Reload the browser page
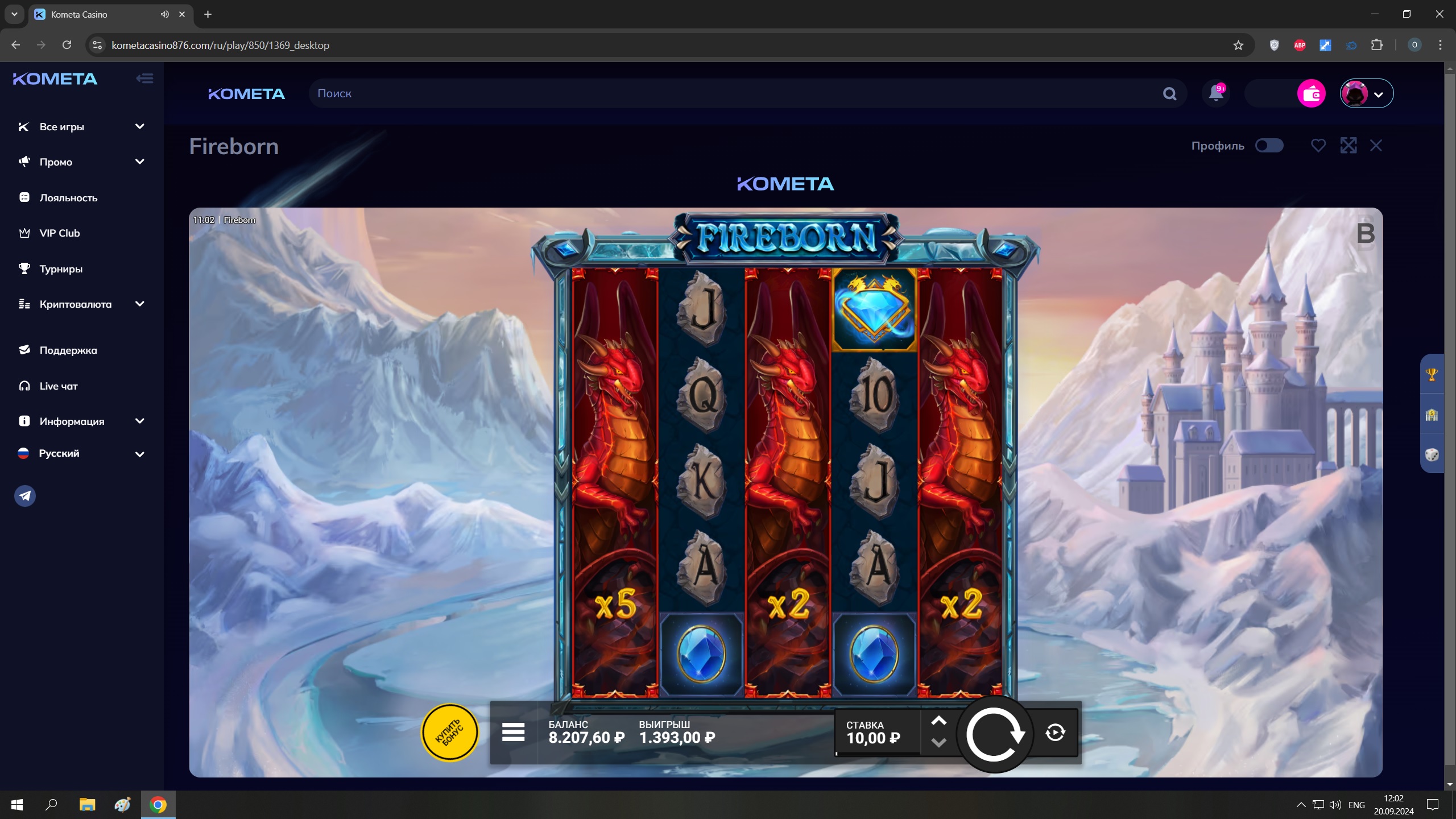 (67, 45)
